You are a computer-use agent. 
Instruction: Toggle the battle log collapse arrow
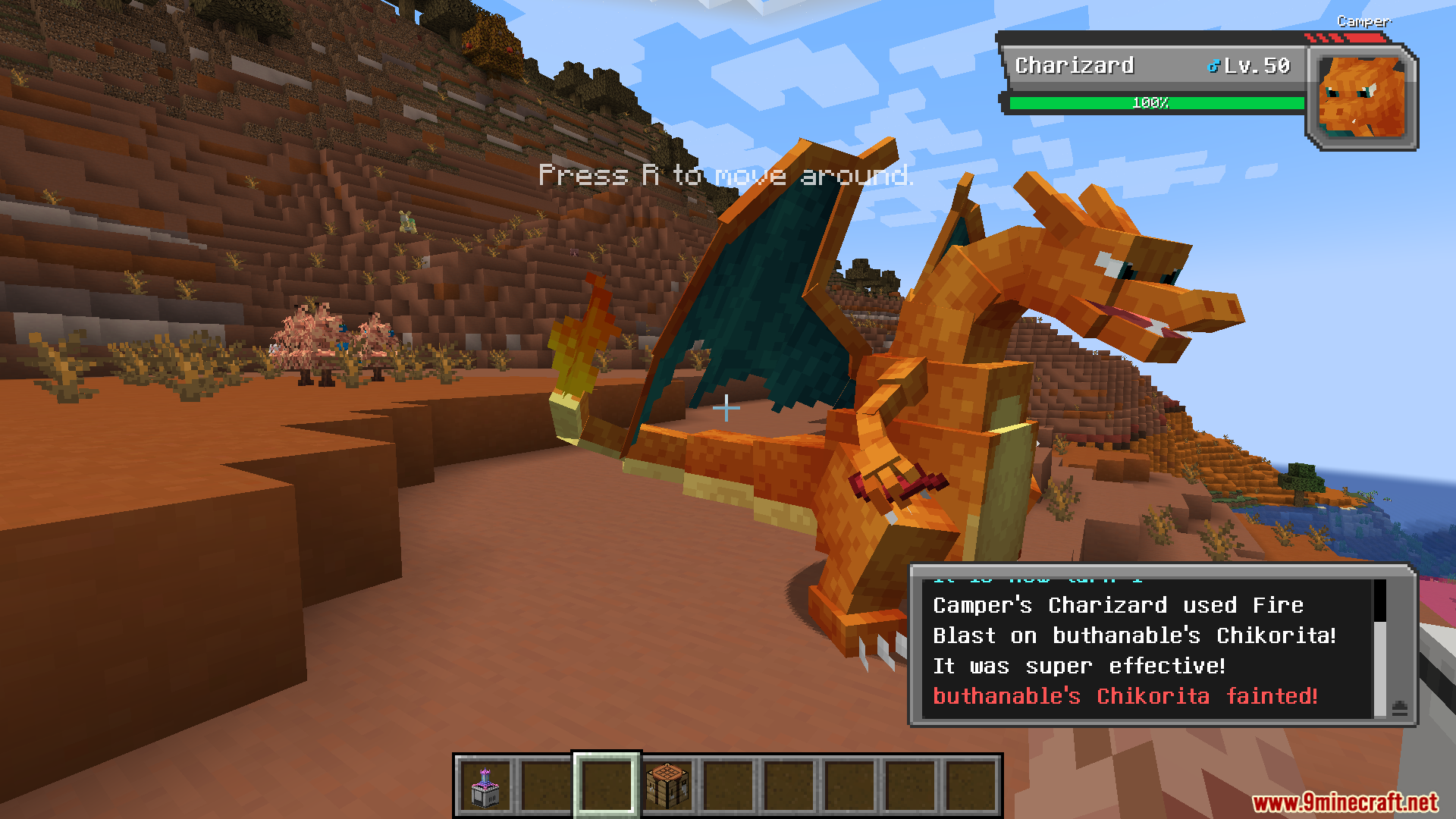[1400, 708]
